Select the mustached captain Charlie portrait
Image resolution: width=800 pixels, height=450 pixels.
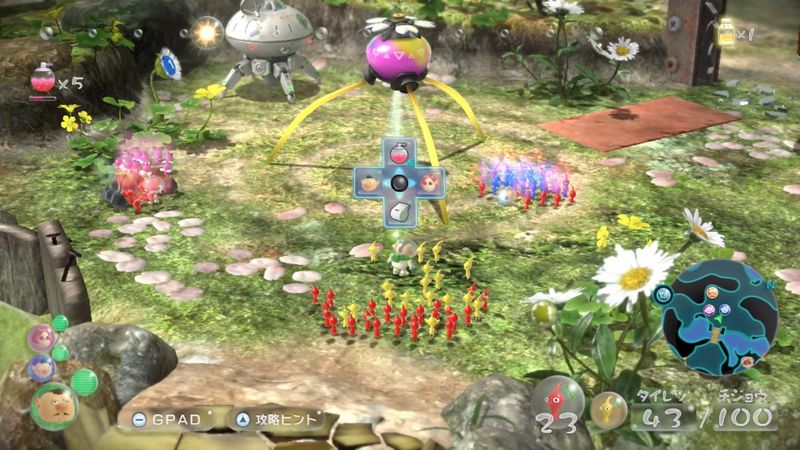point(54,404)
